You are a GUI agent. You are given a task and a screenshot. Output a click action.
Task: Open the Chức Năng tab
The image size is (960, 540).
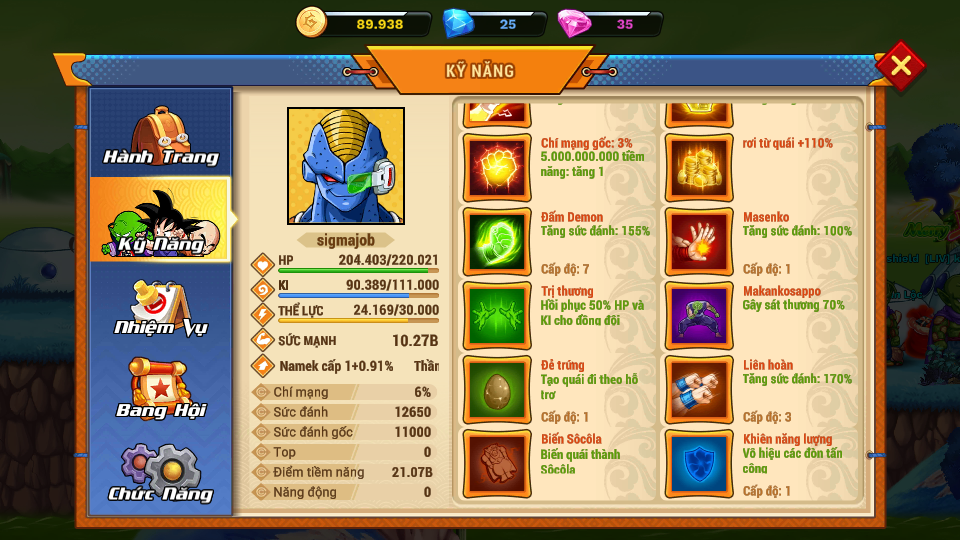pos(161,472)
